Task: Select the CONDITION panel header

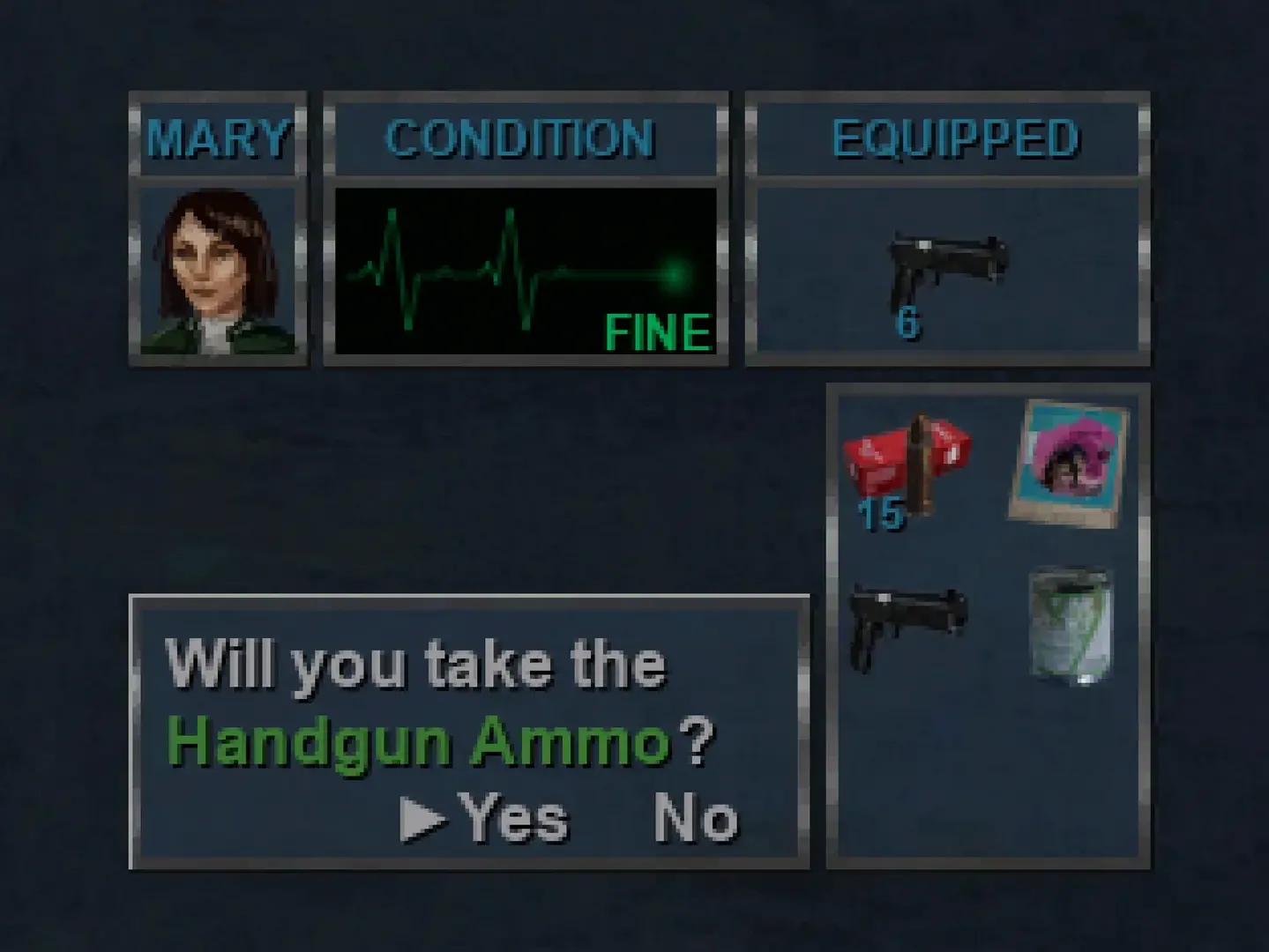Action: 522,138
